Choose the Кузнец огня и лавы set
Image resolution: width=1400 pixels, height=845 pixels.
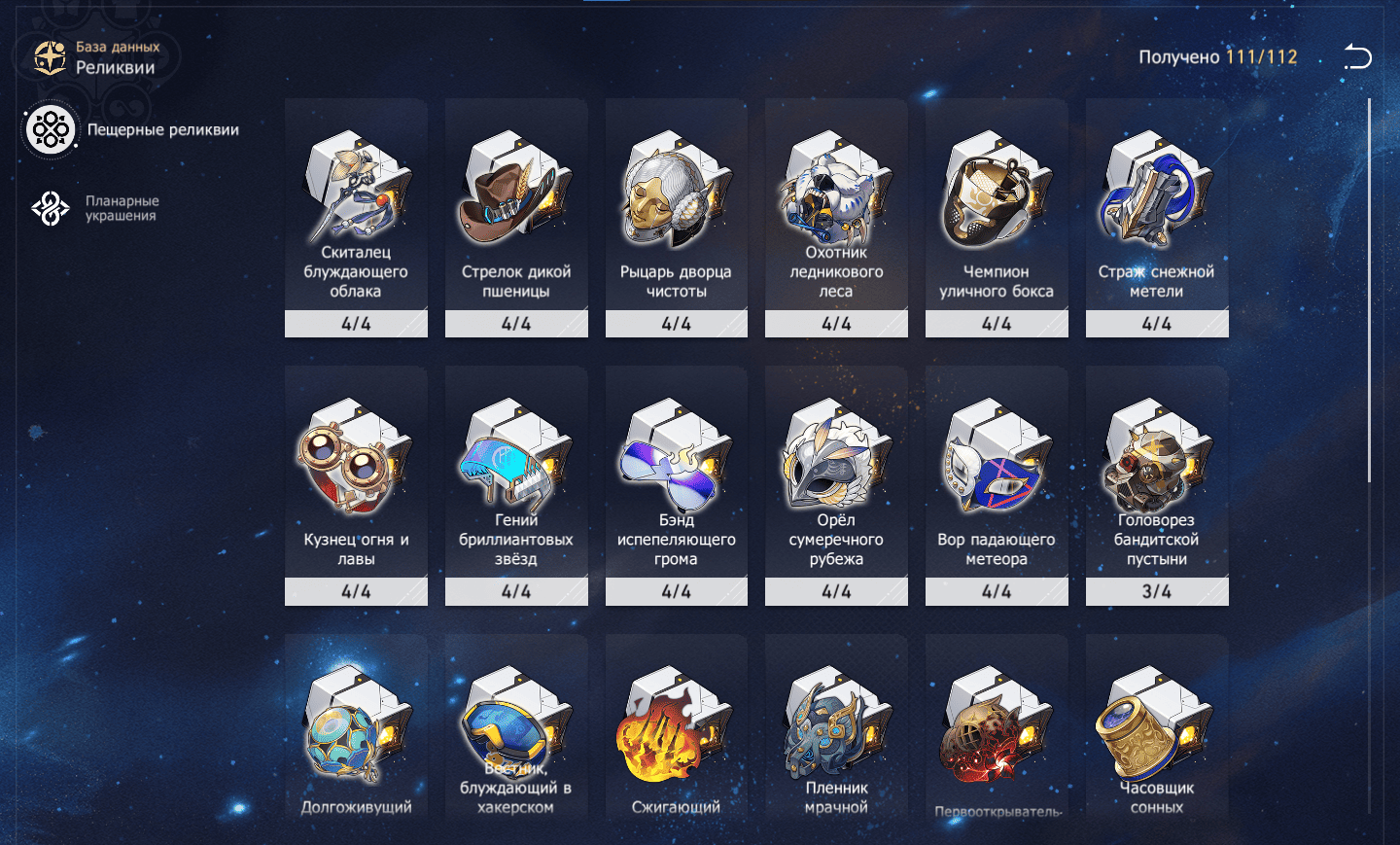(x=356, y=485)
